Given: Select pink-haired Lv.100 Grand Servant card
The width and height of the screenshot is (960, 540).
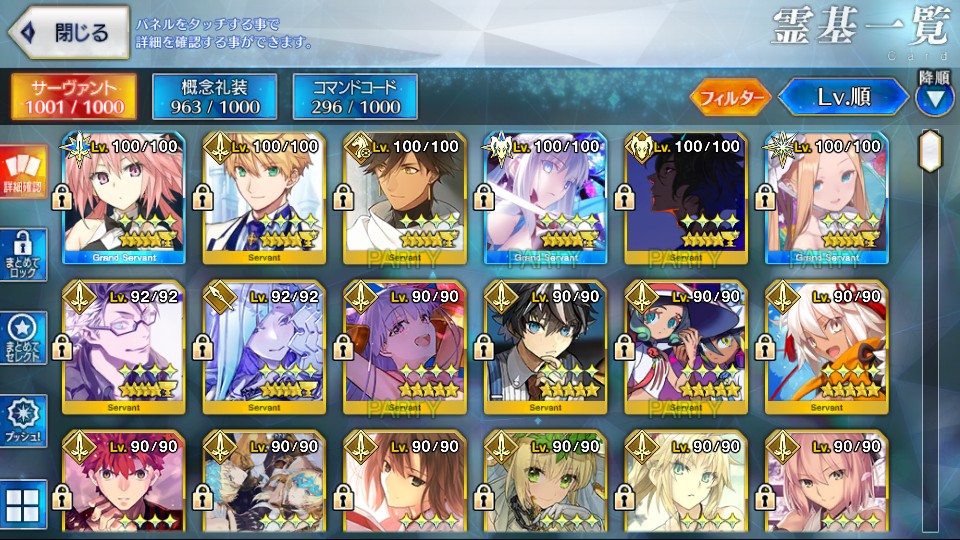Looking at the screenshot, I should point(123,197).
